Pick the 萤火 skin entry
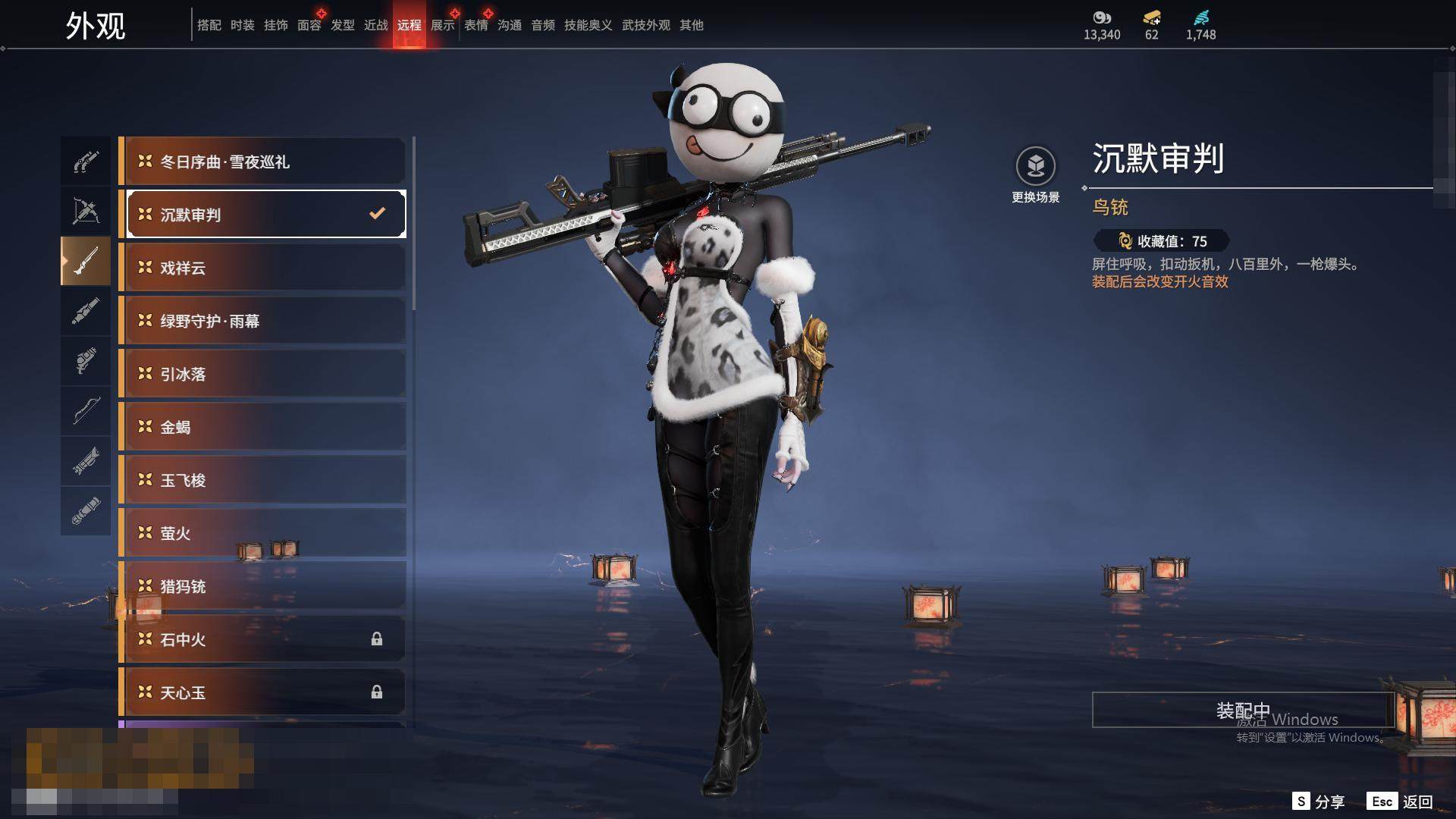The image size is (1456, 819). 265,533
